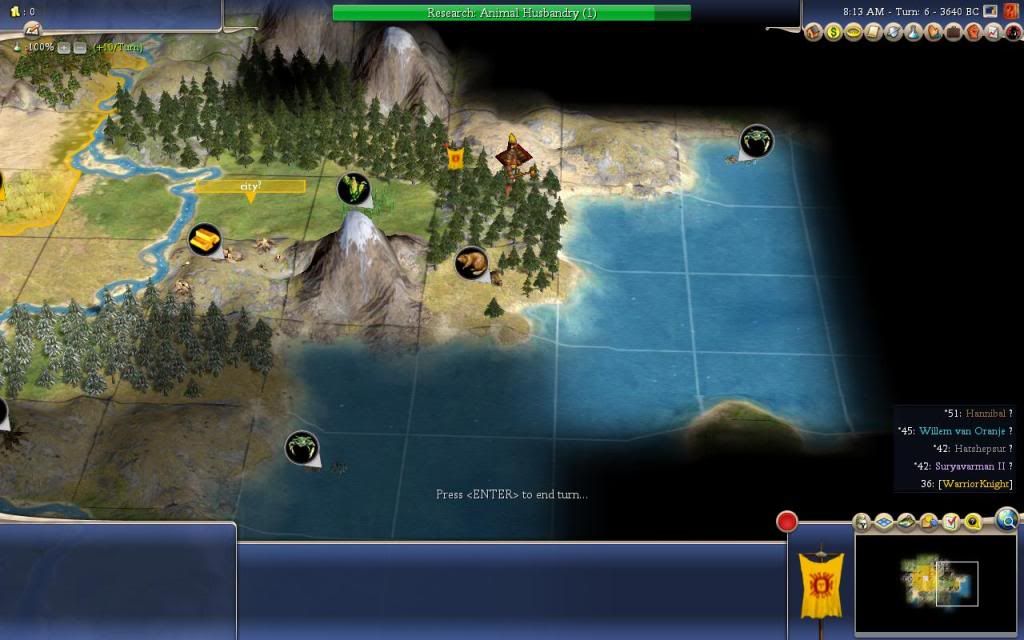
Task: Open the event log icon
Action: [31, 28]
